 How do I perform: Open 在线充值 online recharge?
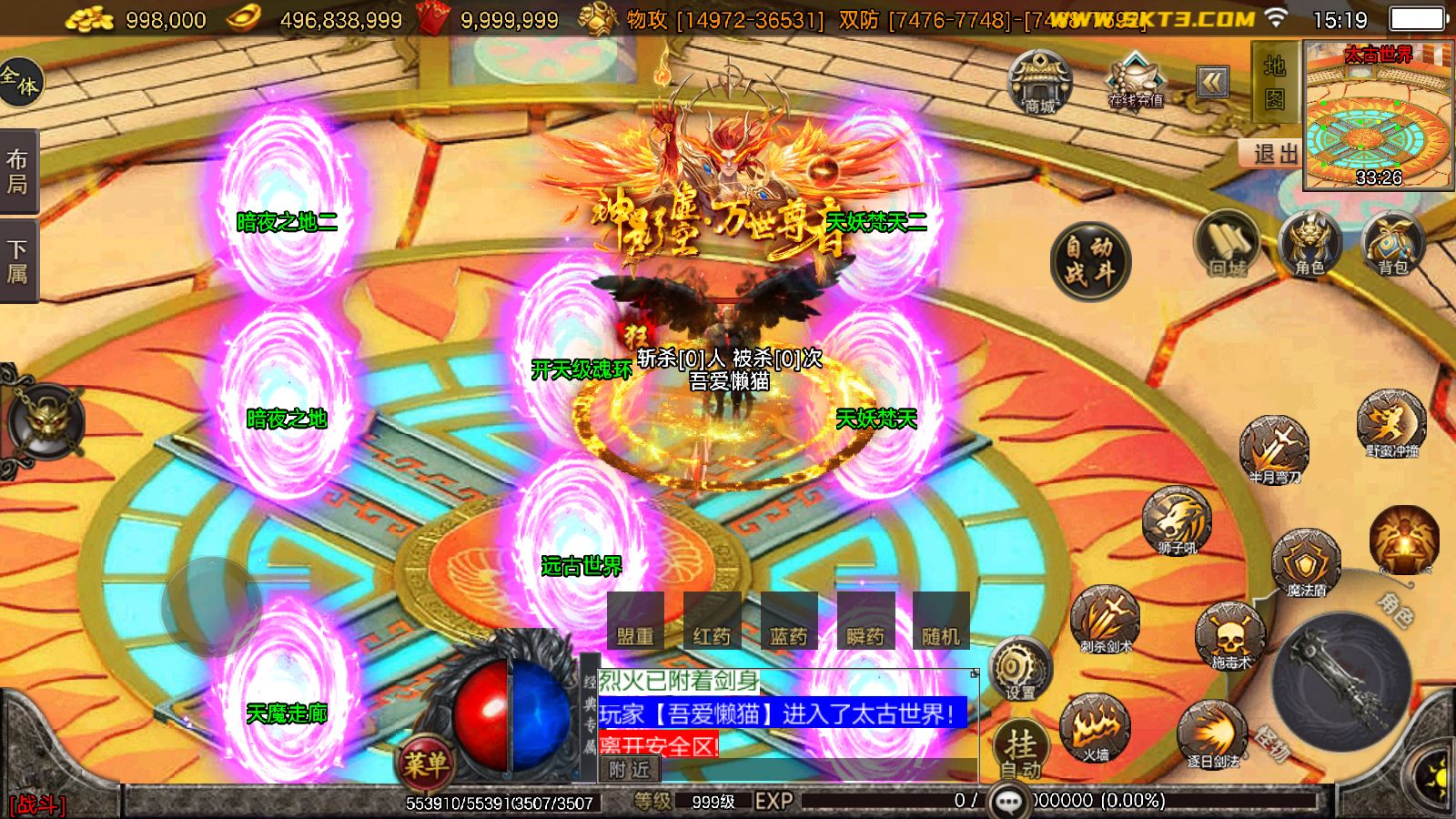coord(1135,82)
